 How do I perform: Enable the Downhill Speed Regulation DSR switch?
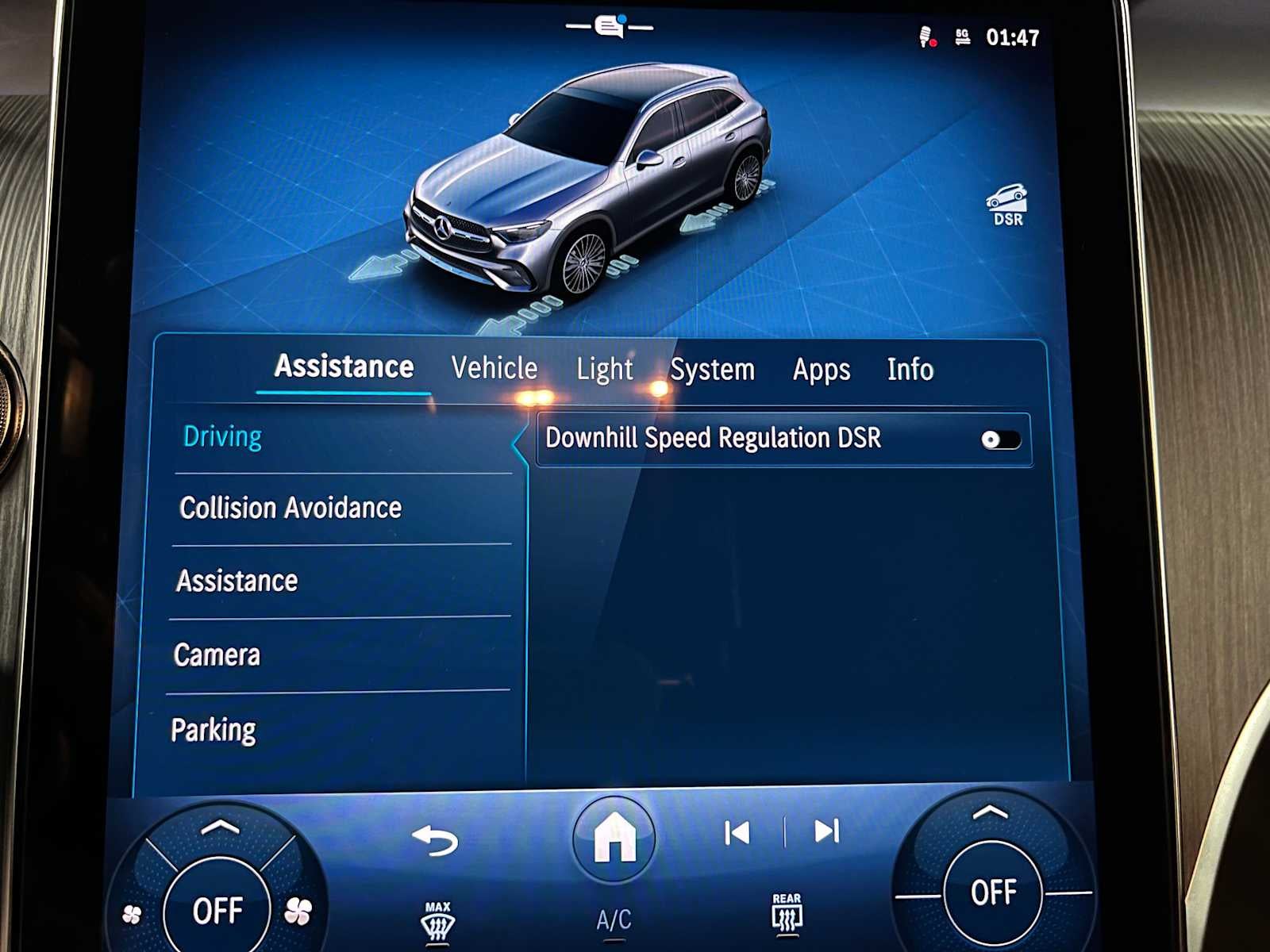pyautogui.click(x=1002, y=437)
